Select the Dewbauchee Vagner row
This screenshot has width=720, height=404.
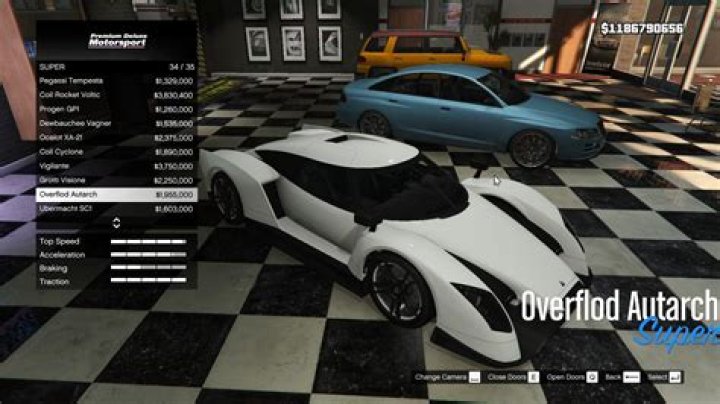click(x=115, y=123)
